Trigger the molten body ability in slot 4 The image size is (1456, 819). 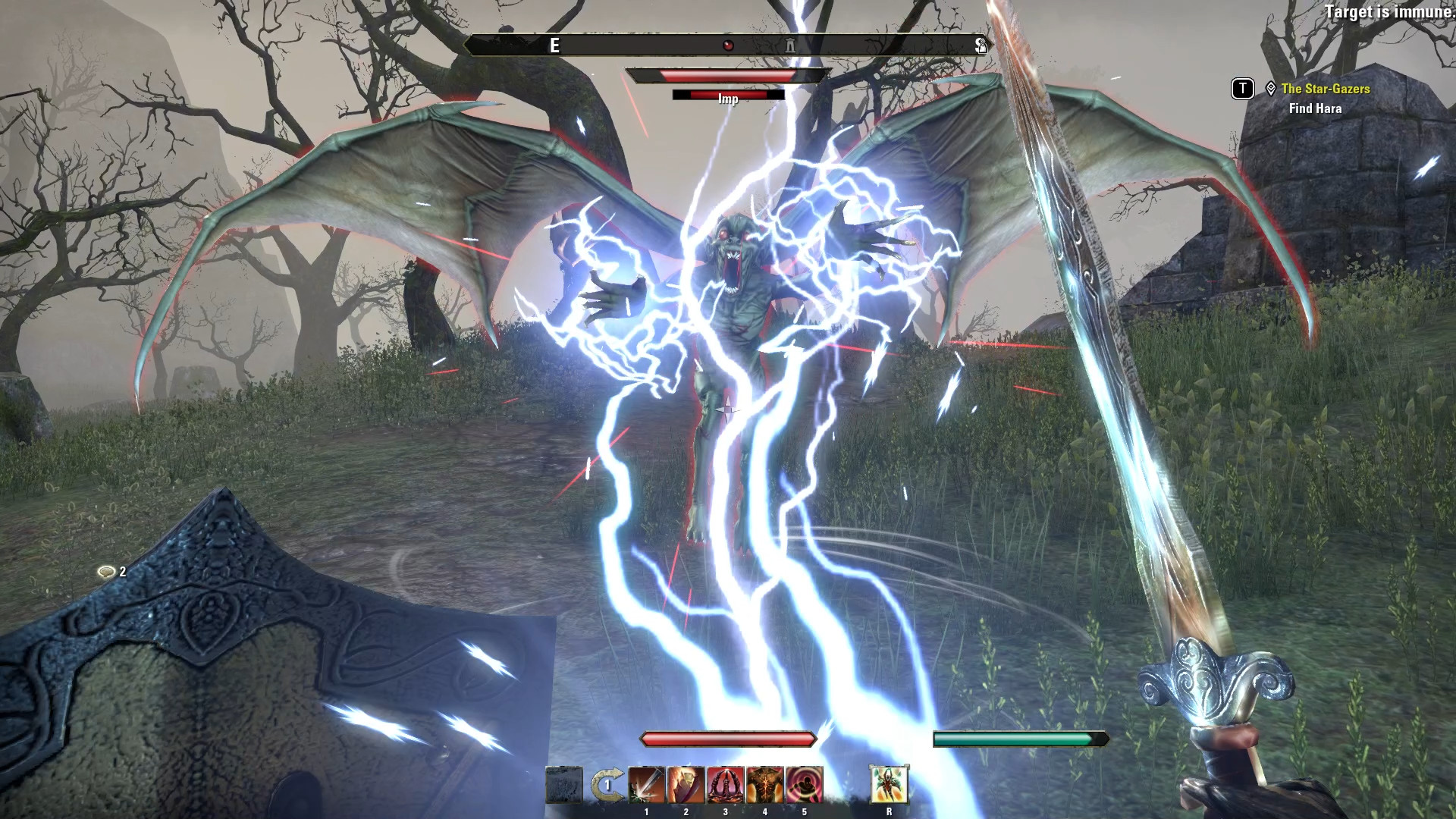(x=764, y=785)
